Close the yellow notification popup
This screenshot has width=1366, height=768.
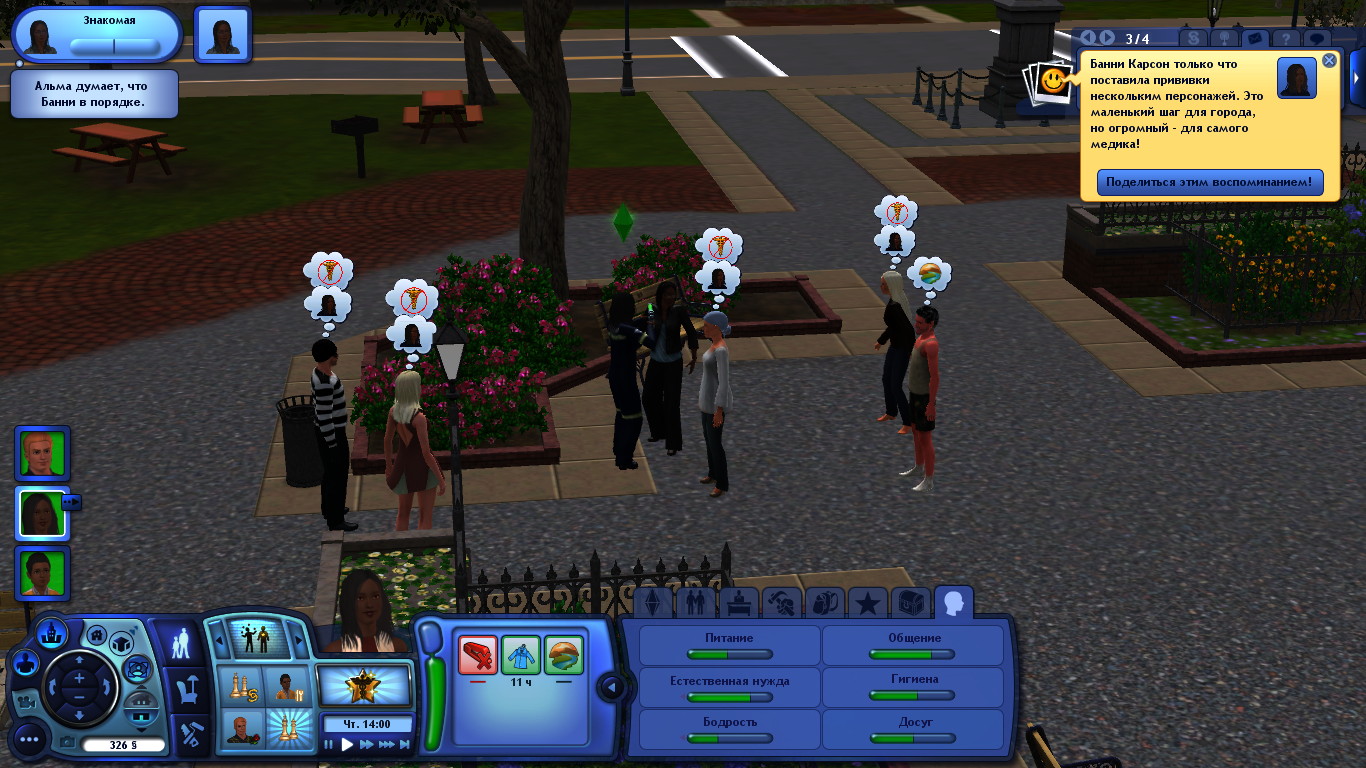point(1329,60)
